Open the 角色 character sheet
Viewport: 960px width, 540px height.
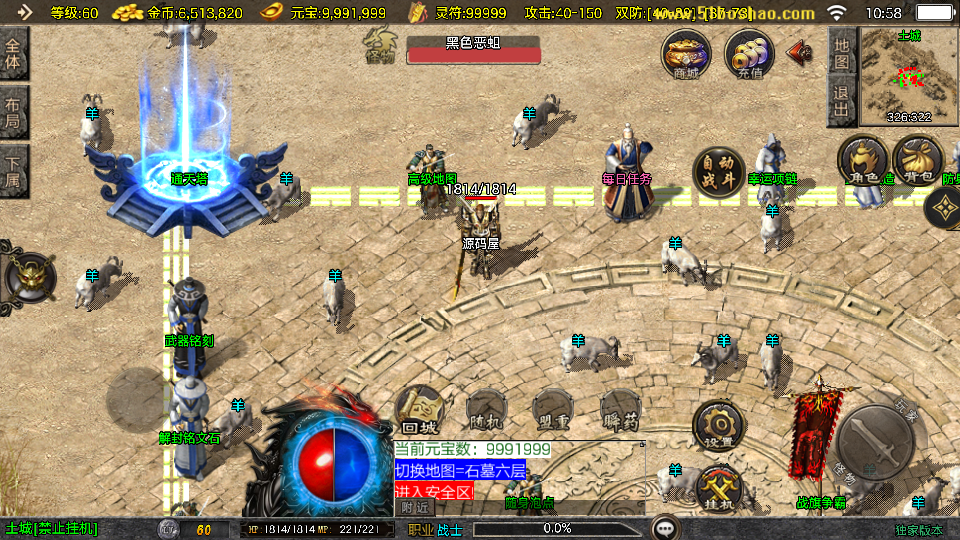pyautogui.click(x=862, y=162)
